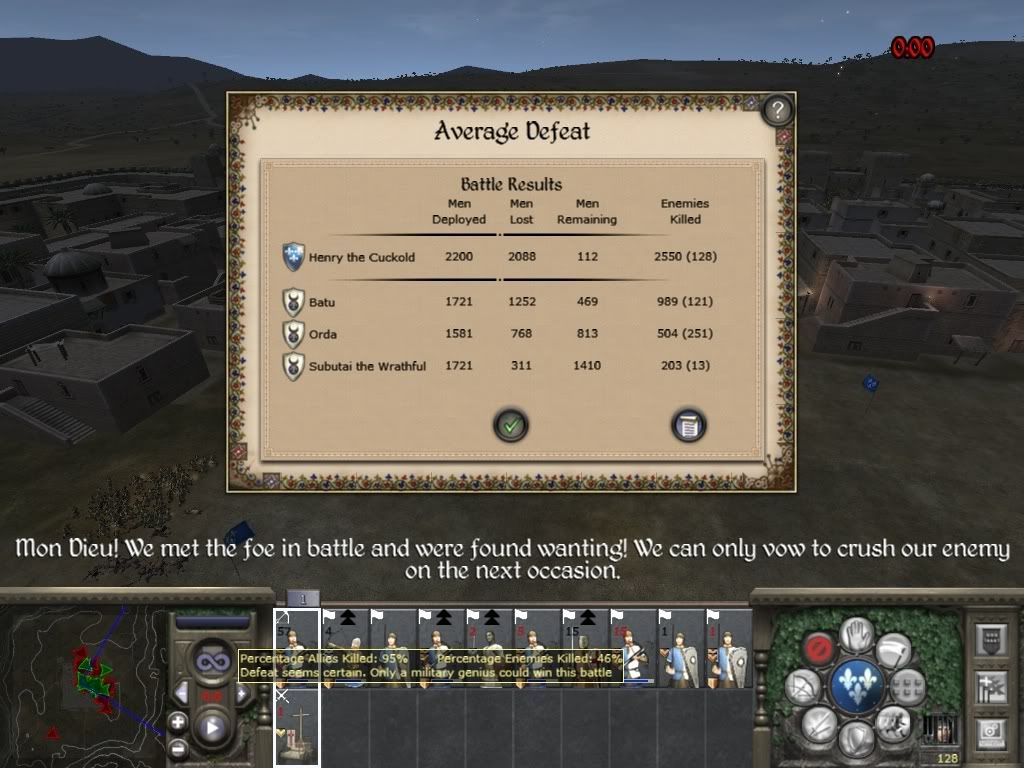Increase game speed with right arrow

coord(242,692)
